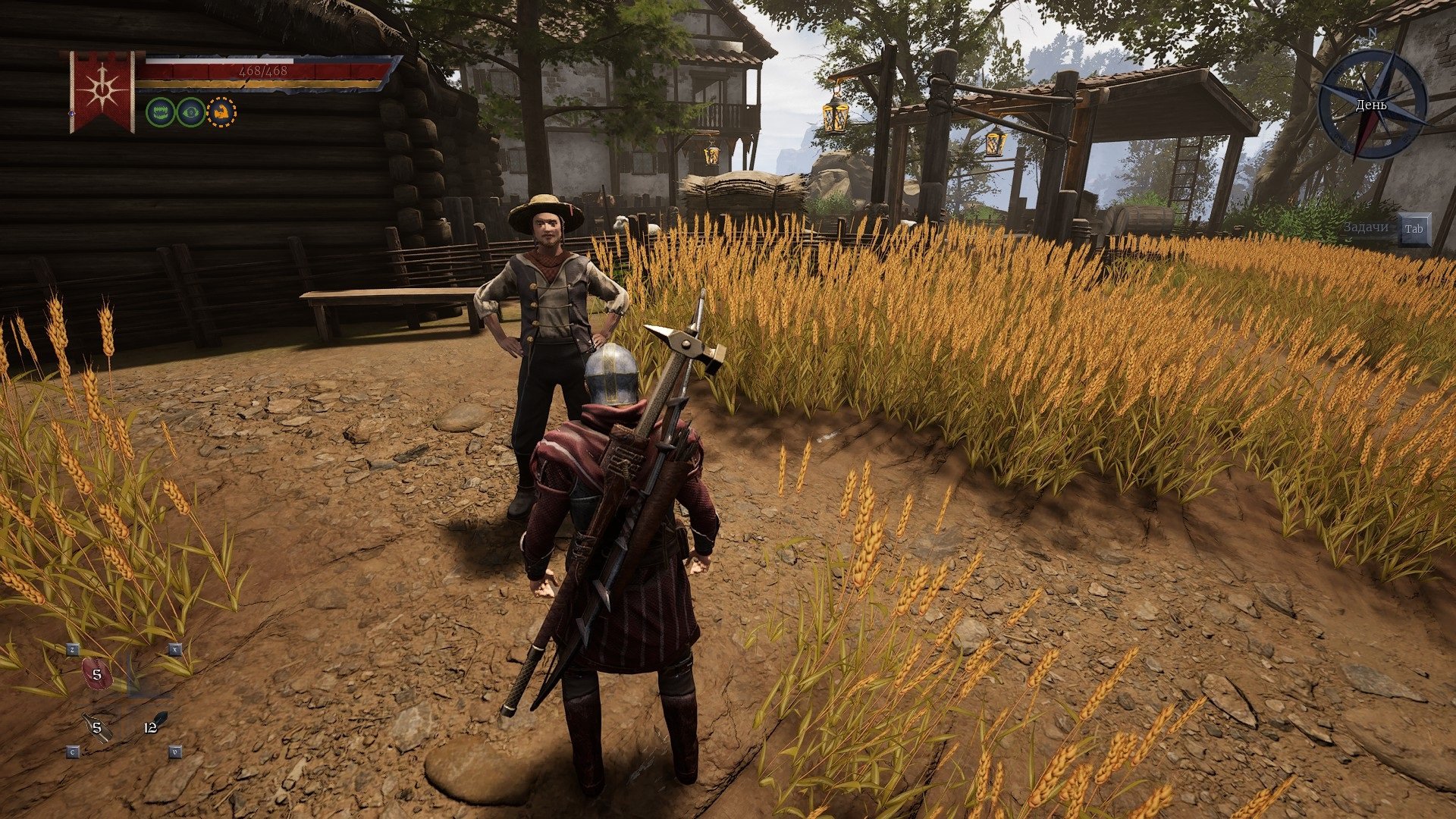Use the bottle quick slot item
The width and height of the screenshot is (1456, 819).
[96, 727]
